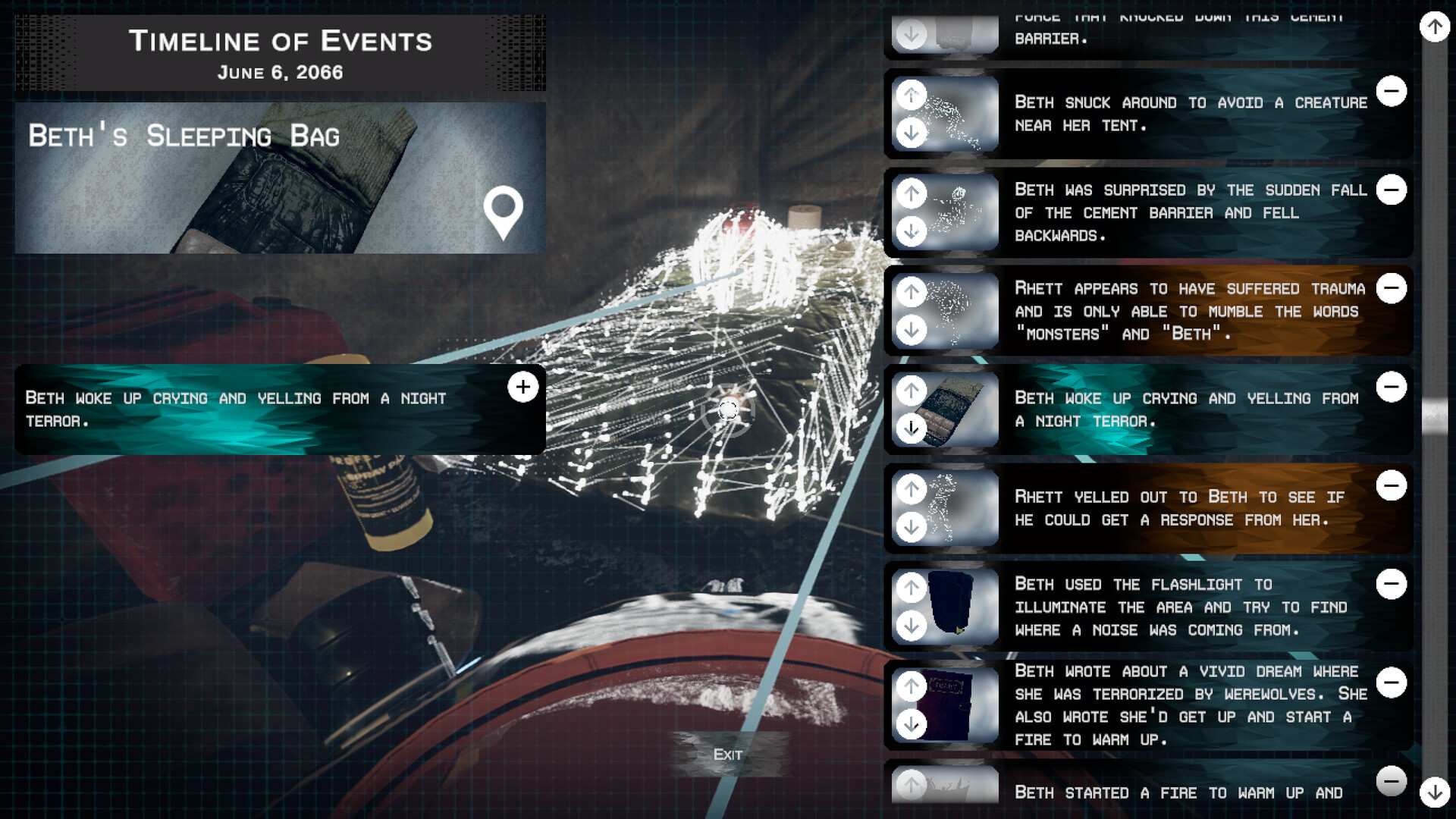1456x819 pixels.
Task: Move "Rhett yelled out" entry up
Action: (912, 489)
